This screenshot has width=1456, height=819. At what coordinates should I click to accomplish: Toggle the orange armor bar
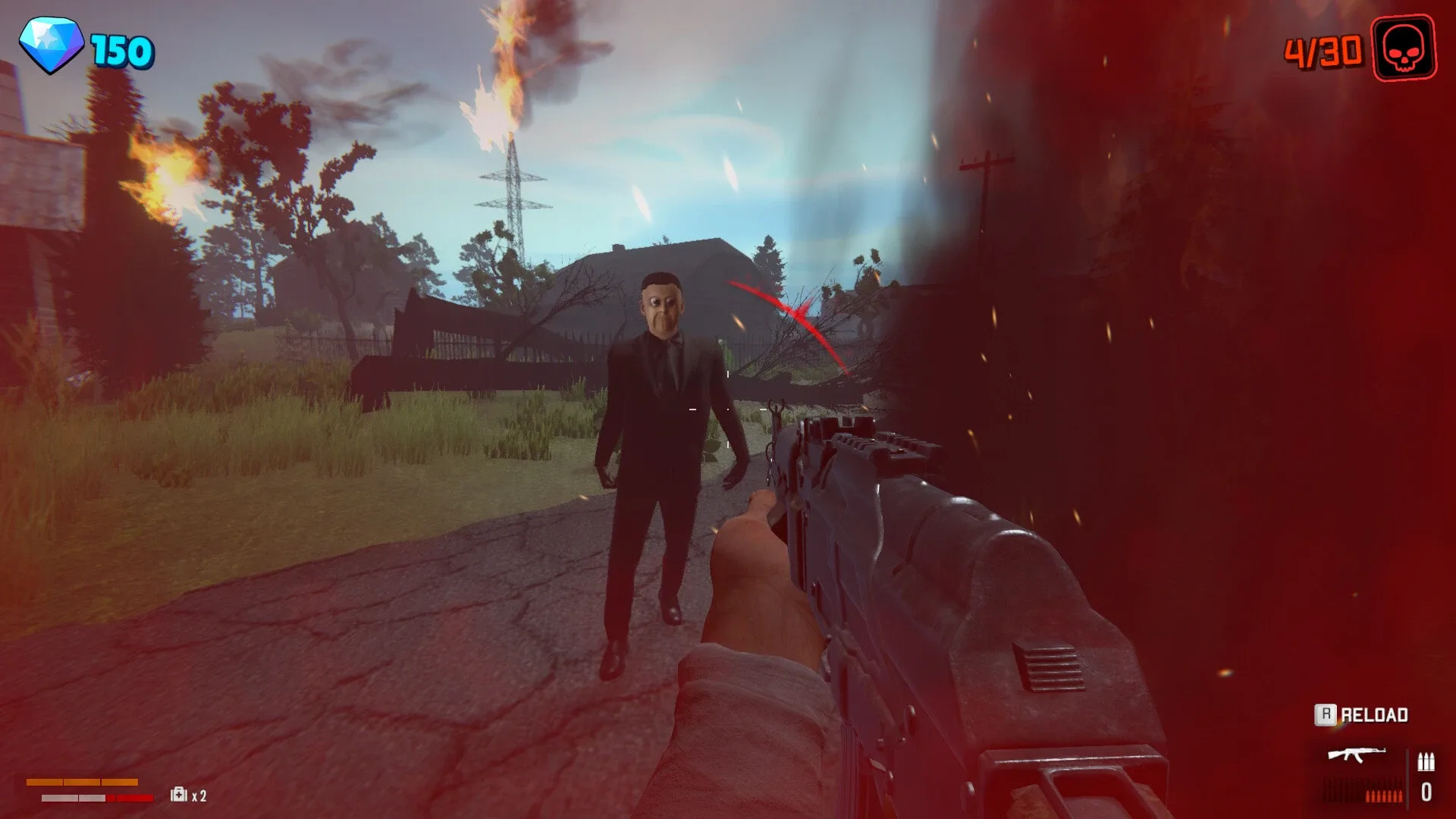point(82,781)
